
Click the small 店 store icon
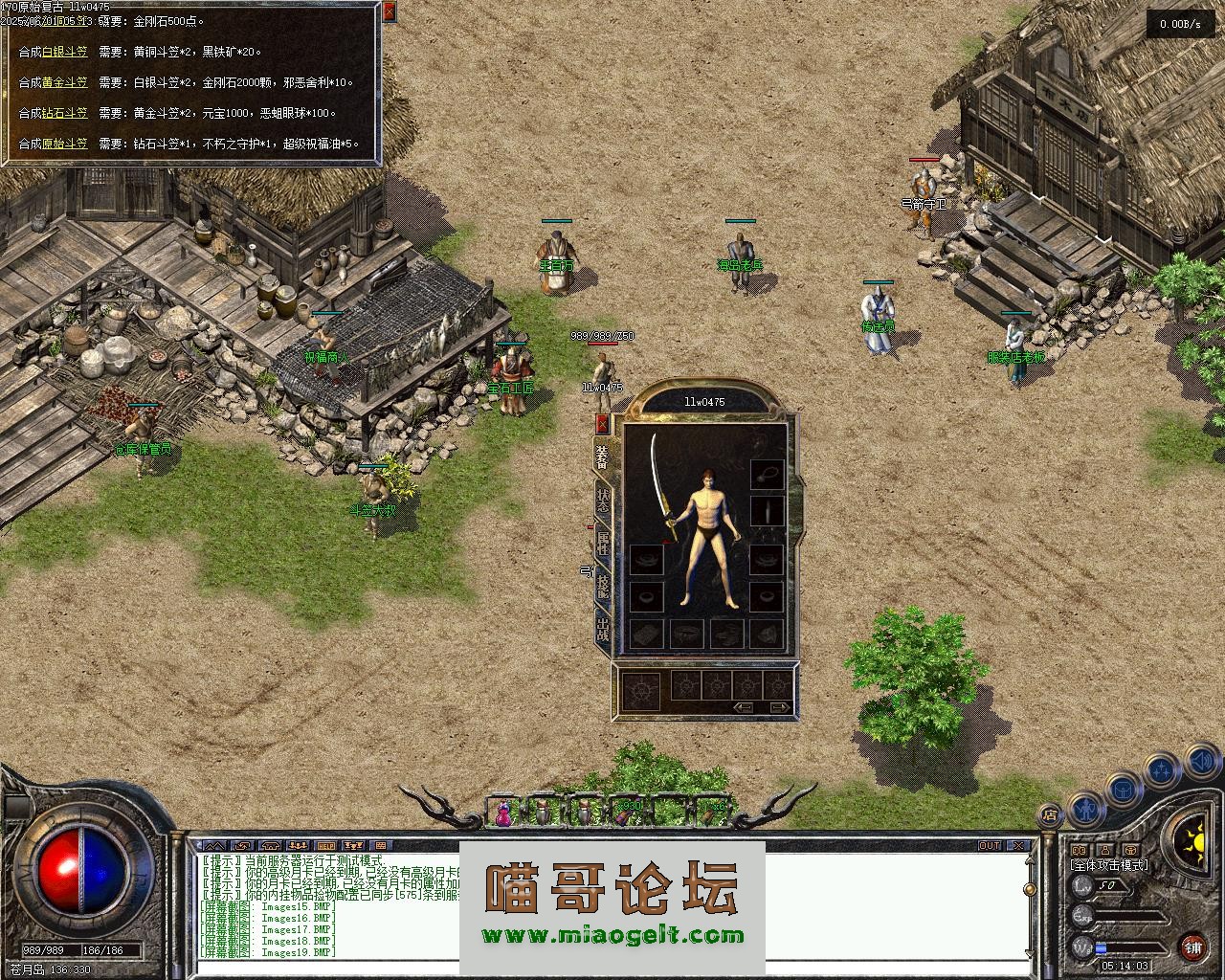(x=1049, y=815)
